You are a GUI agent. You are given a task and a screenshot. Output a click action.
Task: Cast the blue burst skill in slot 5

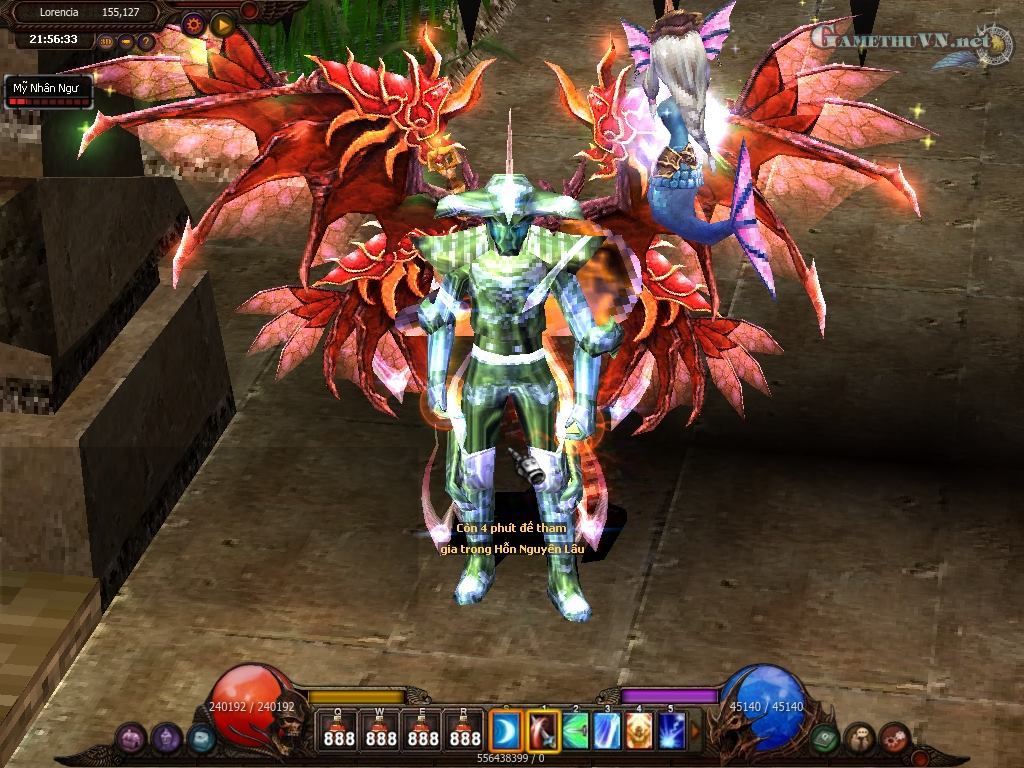[672, 731]
